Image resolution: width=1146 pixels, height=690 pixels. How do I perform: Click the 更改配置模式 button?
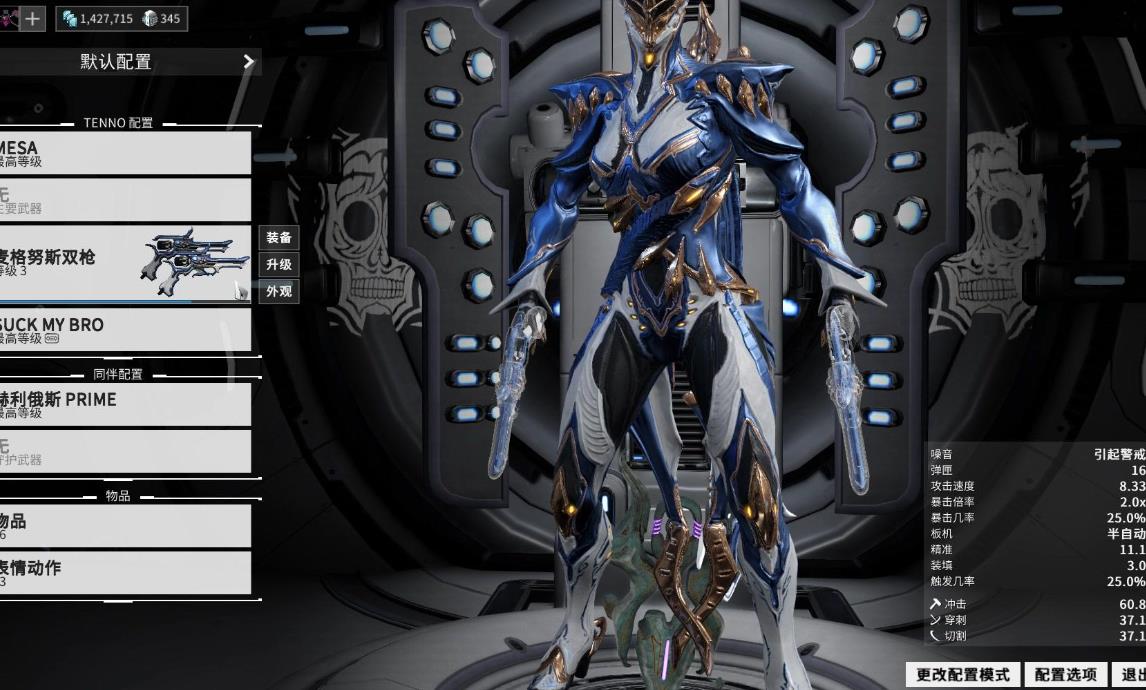[x=963, y=675]
